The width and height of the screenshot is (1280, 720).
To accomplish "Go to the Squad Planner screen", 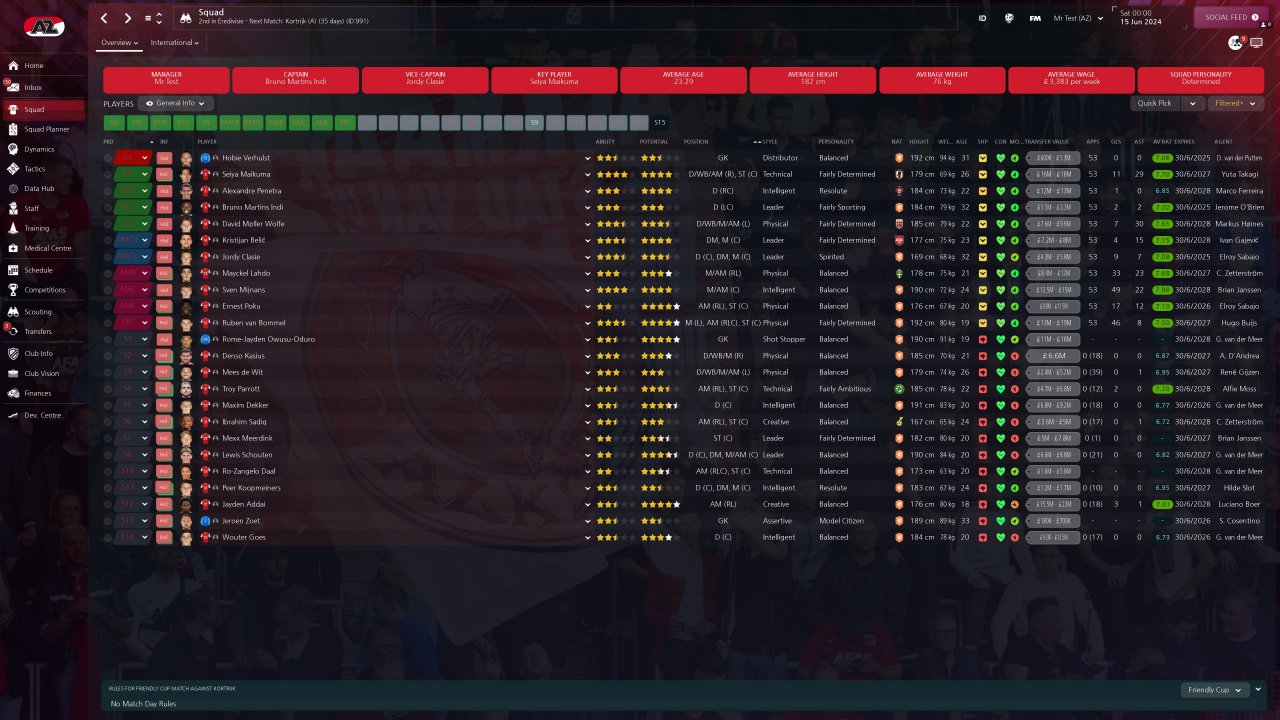I will pyautogui.click(x=46, y=129).
